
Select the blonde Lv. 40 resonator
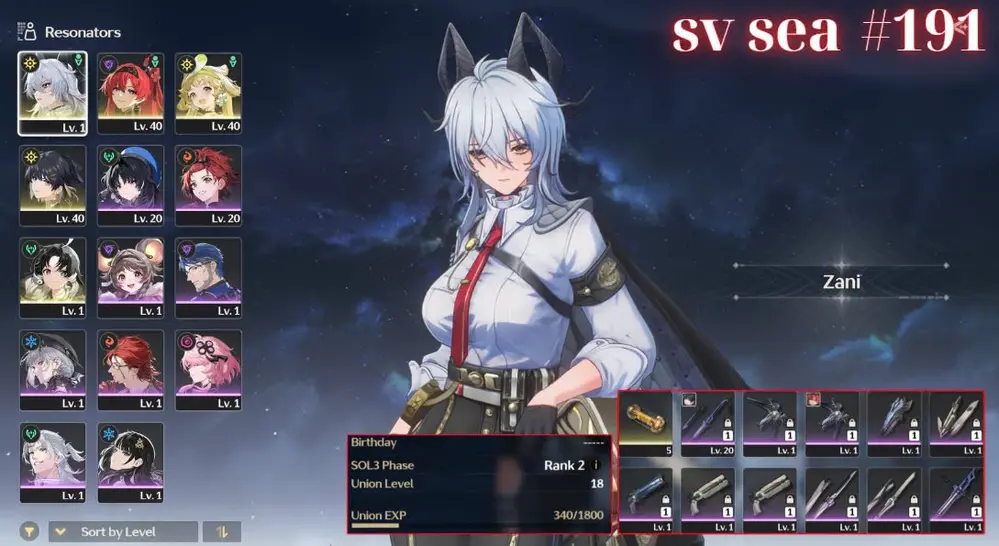208,93
